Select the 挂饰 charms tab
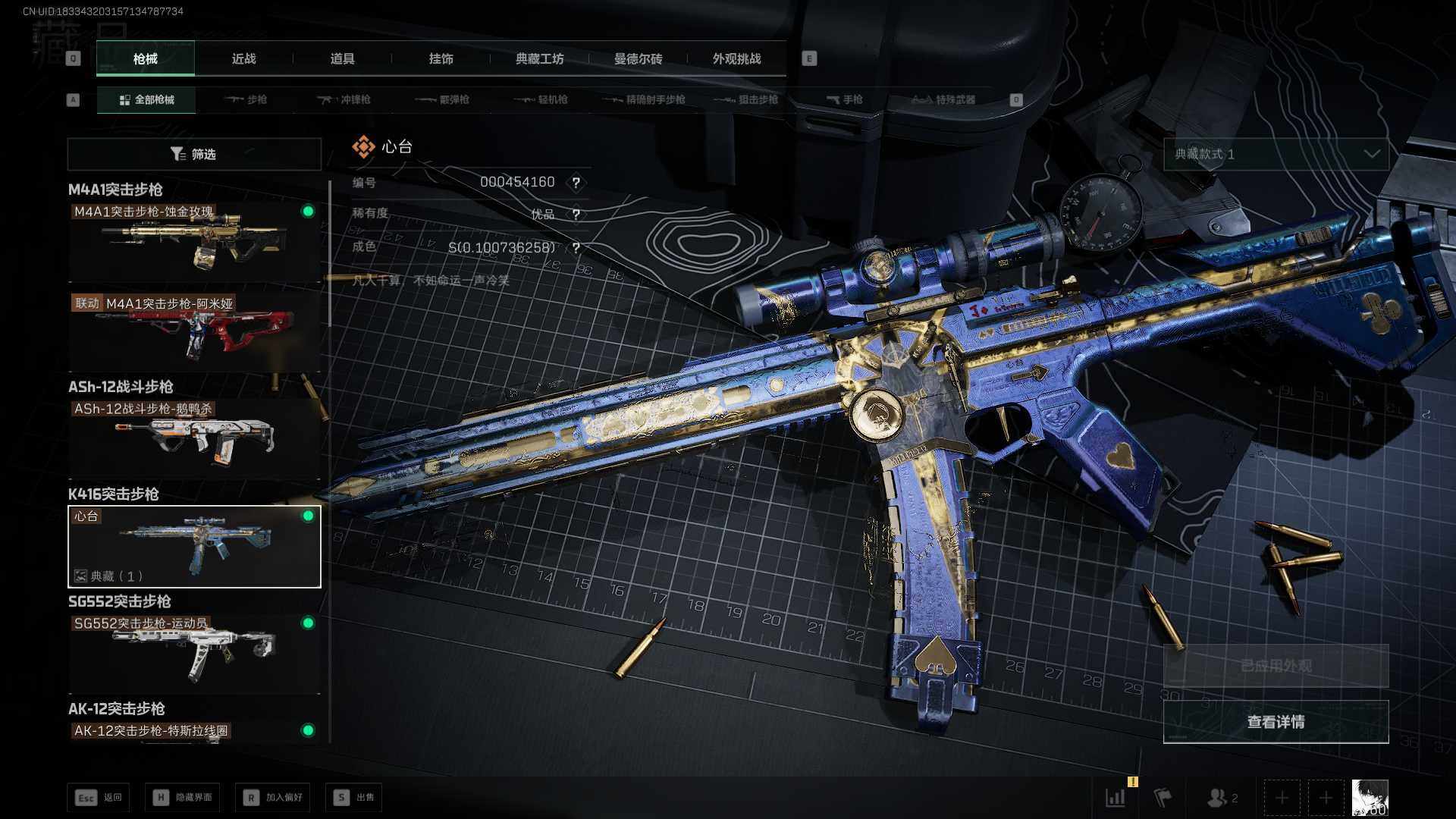The width and height of the screenshot is (1456, 819). [x=441, y=59]
